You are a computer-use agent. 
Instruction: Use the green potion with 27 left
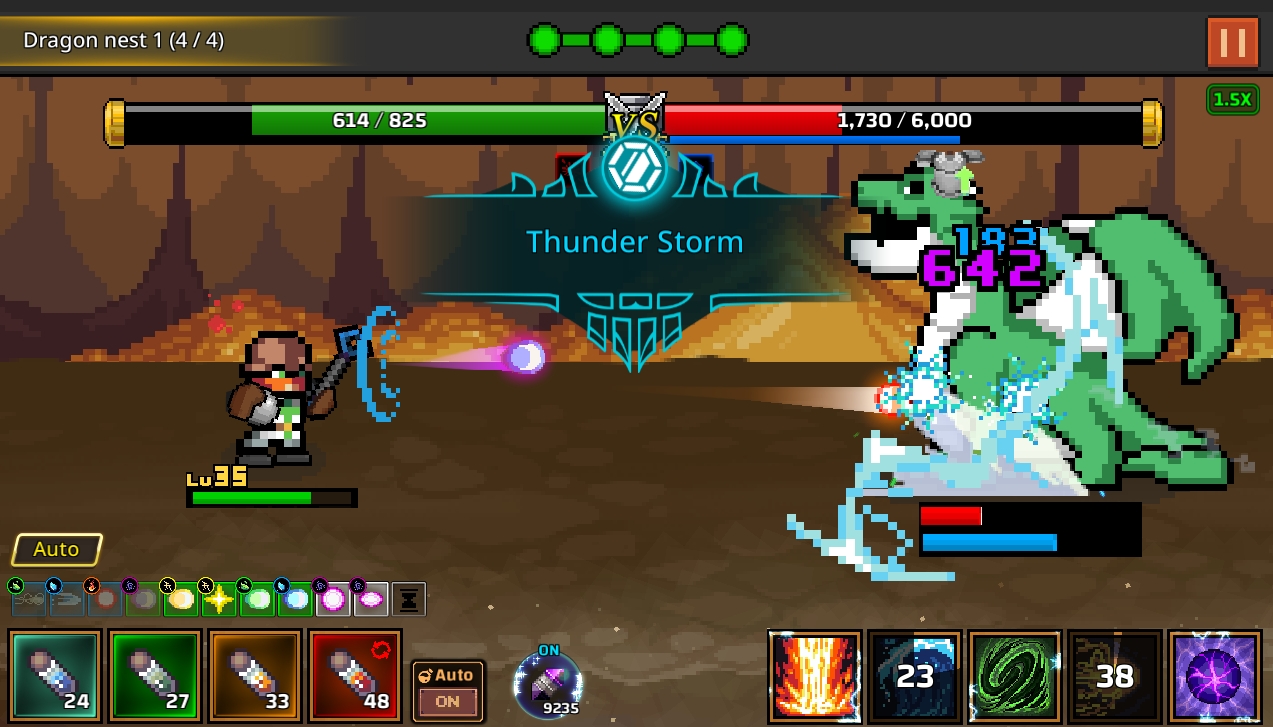pos(155,676)
